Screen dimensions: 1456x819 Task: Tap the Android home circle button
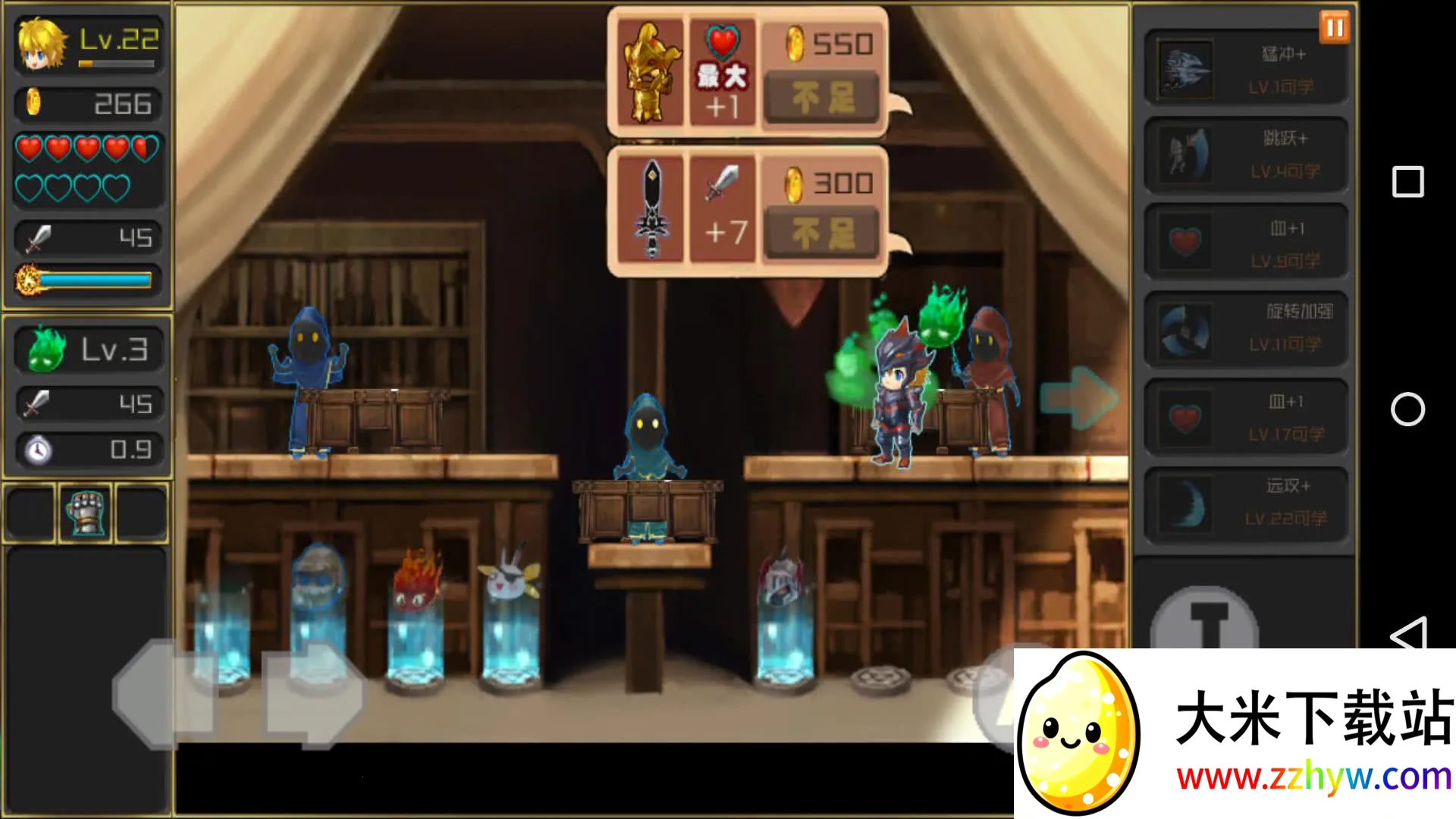tap(1407, 409)
